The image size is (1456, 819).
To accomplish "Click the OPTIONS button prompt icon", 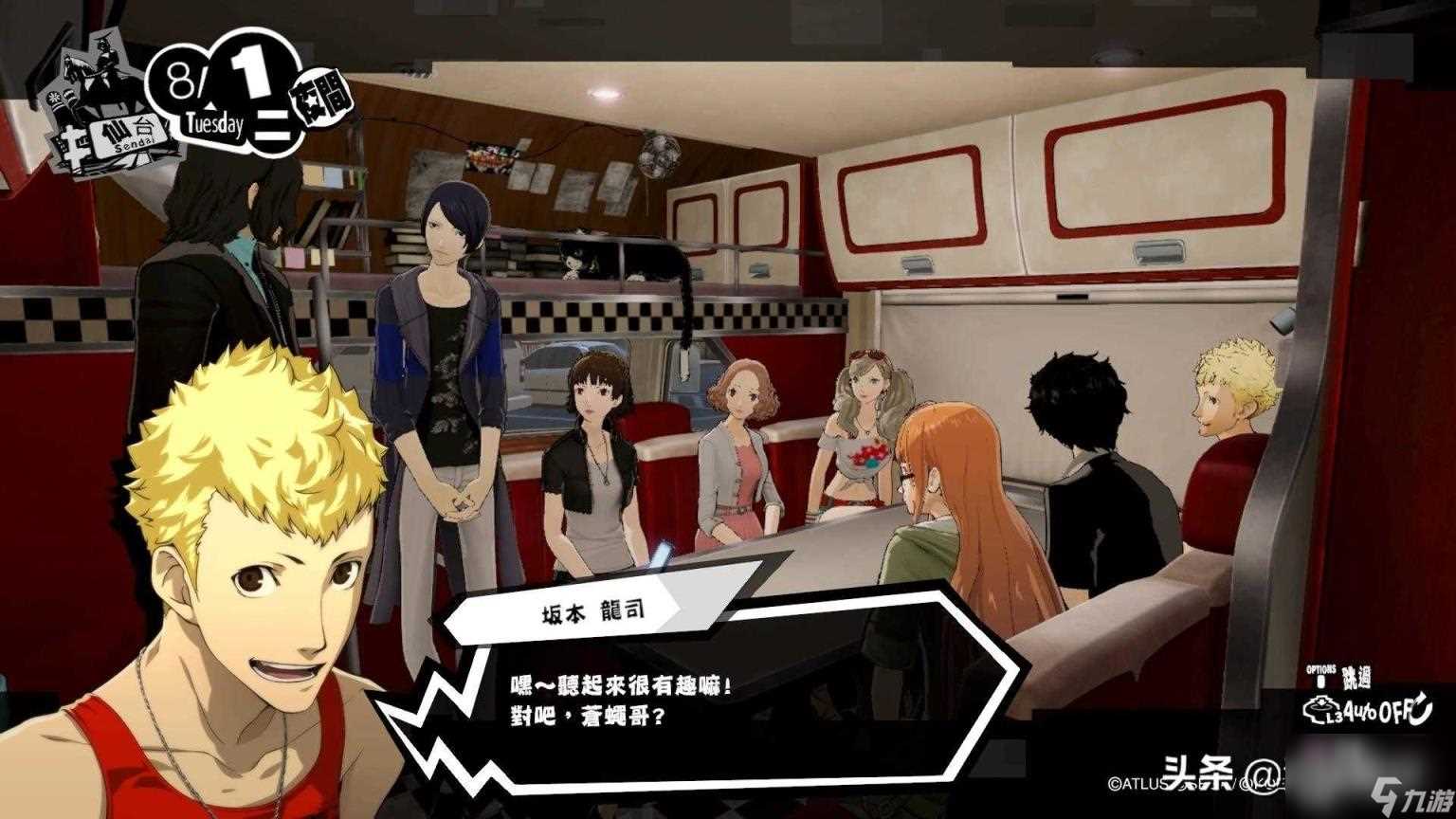I will pyautogui.click(x=1320, y=681).
